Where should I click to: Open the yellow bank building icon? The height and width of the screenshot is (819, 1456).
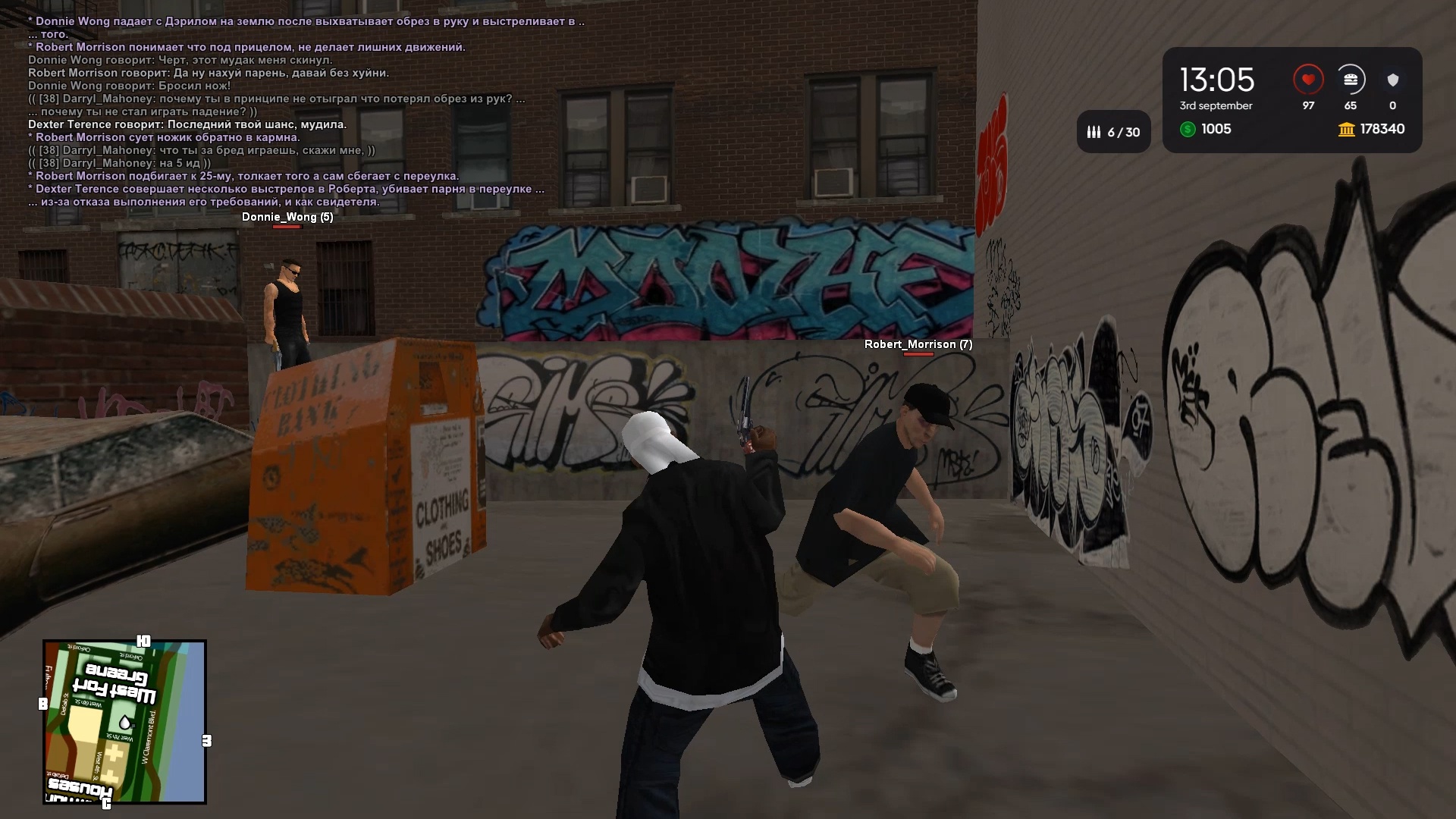pos(1347,130)
